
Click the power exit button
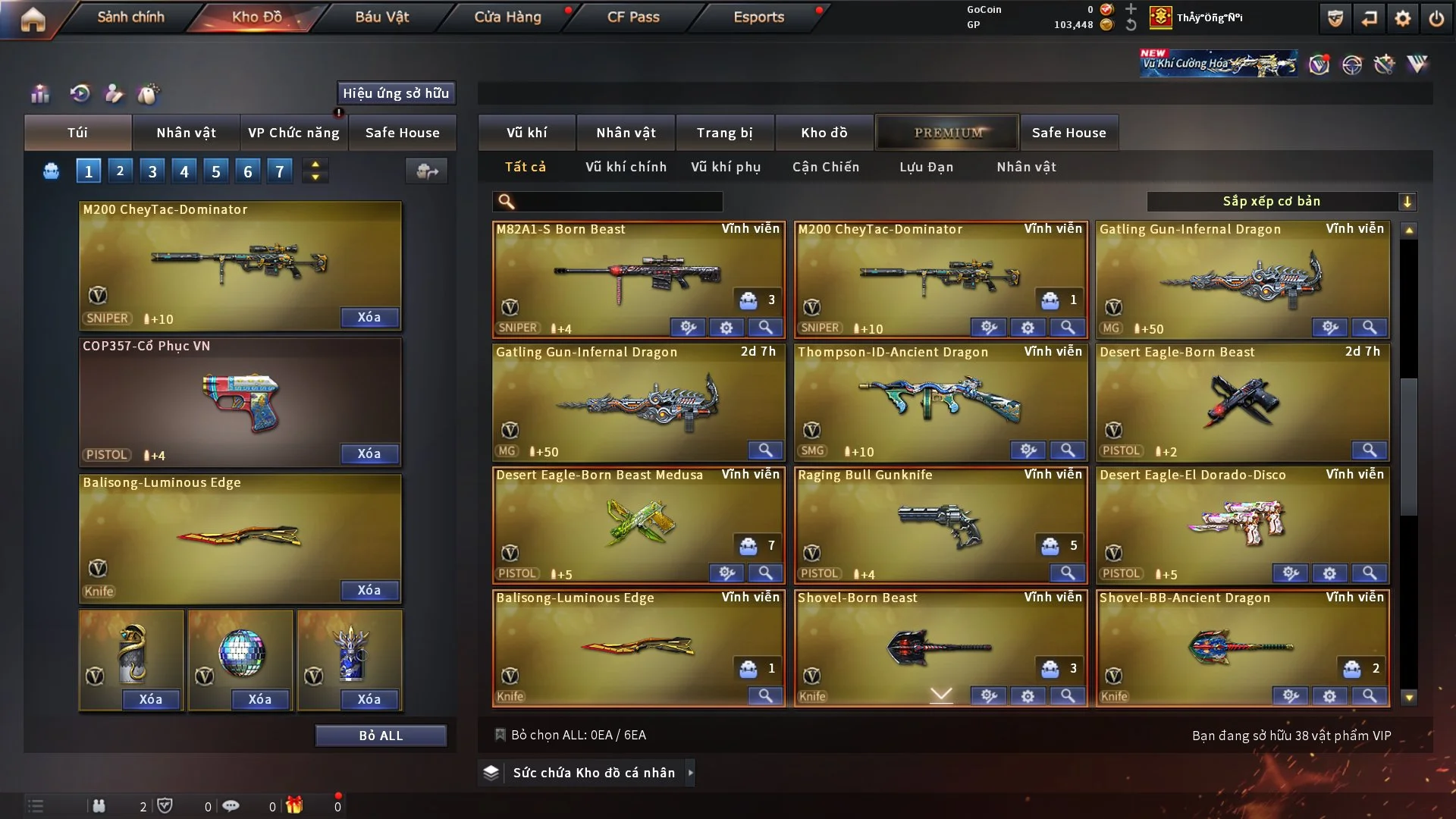[x=1436, y=19]
